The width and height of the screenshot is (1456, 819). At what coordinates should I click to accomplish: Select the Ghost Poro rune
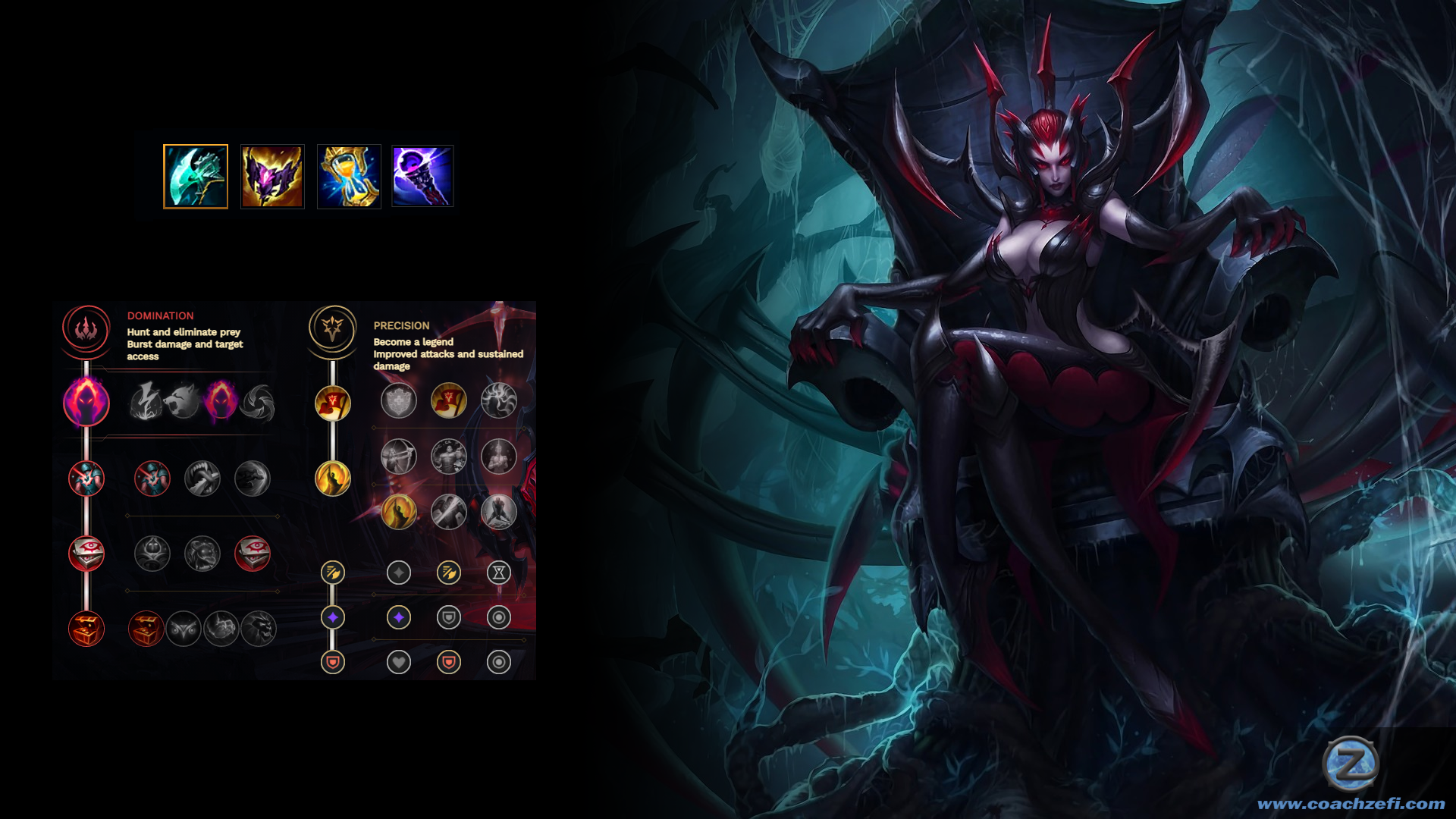(202, 554)
